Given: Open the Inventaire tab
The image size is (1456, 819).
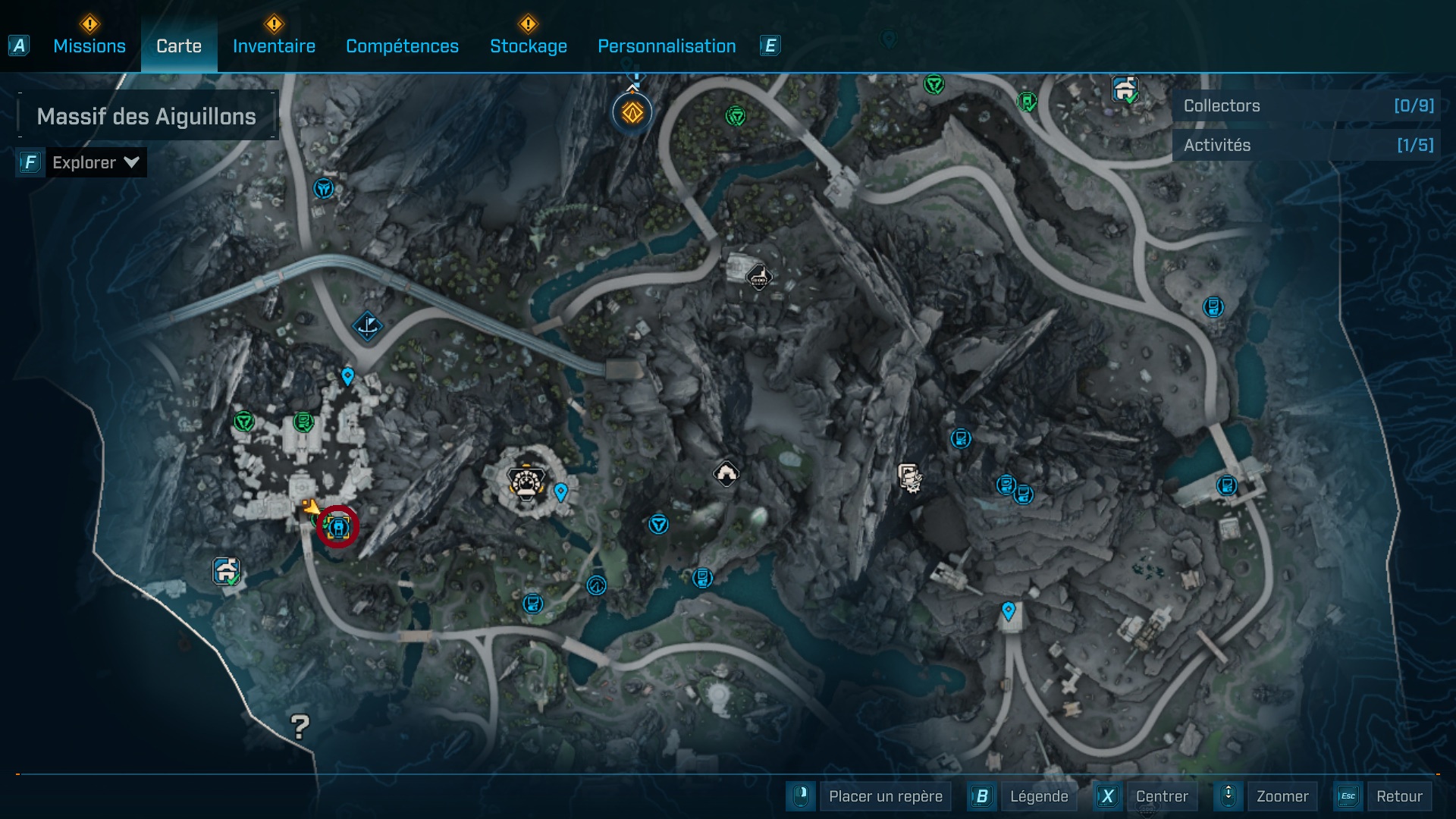Looking at the screenshot, I should click(x=274, y=46).
